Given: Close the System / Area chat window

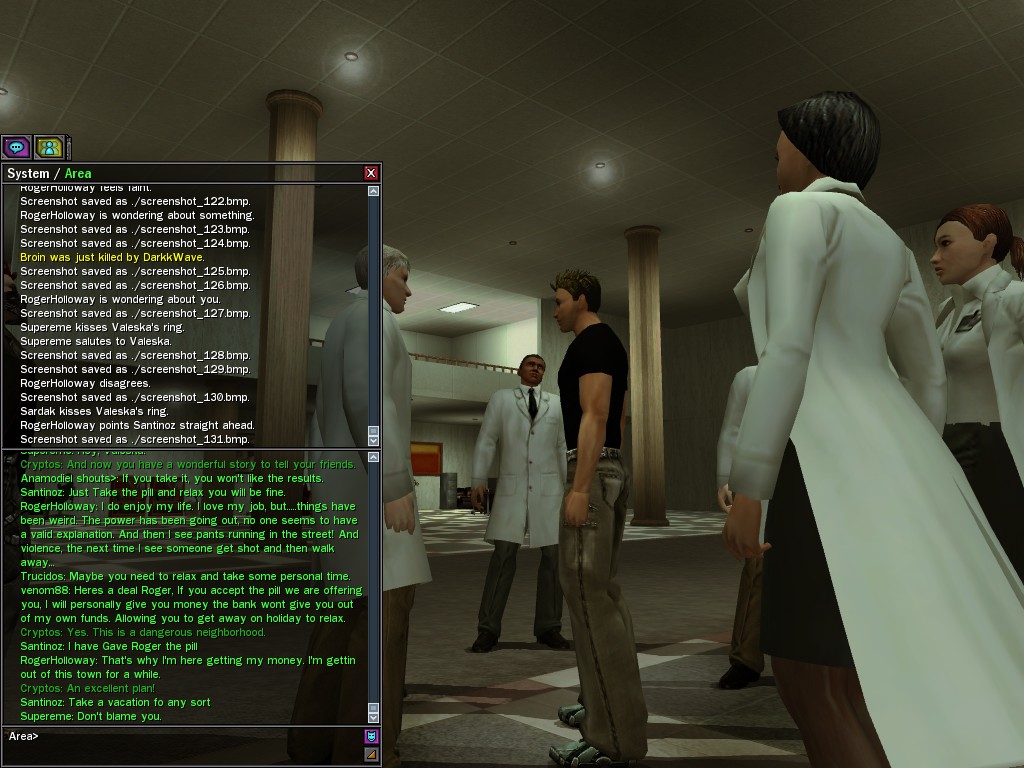Looking at the screenshot, I should point(371,173).
